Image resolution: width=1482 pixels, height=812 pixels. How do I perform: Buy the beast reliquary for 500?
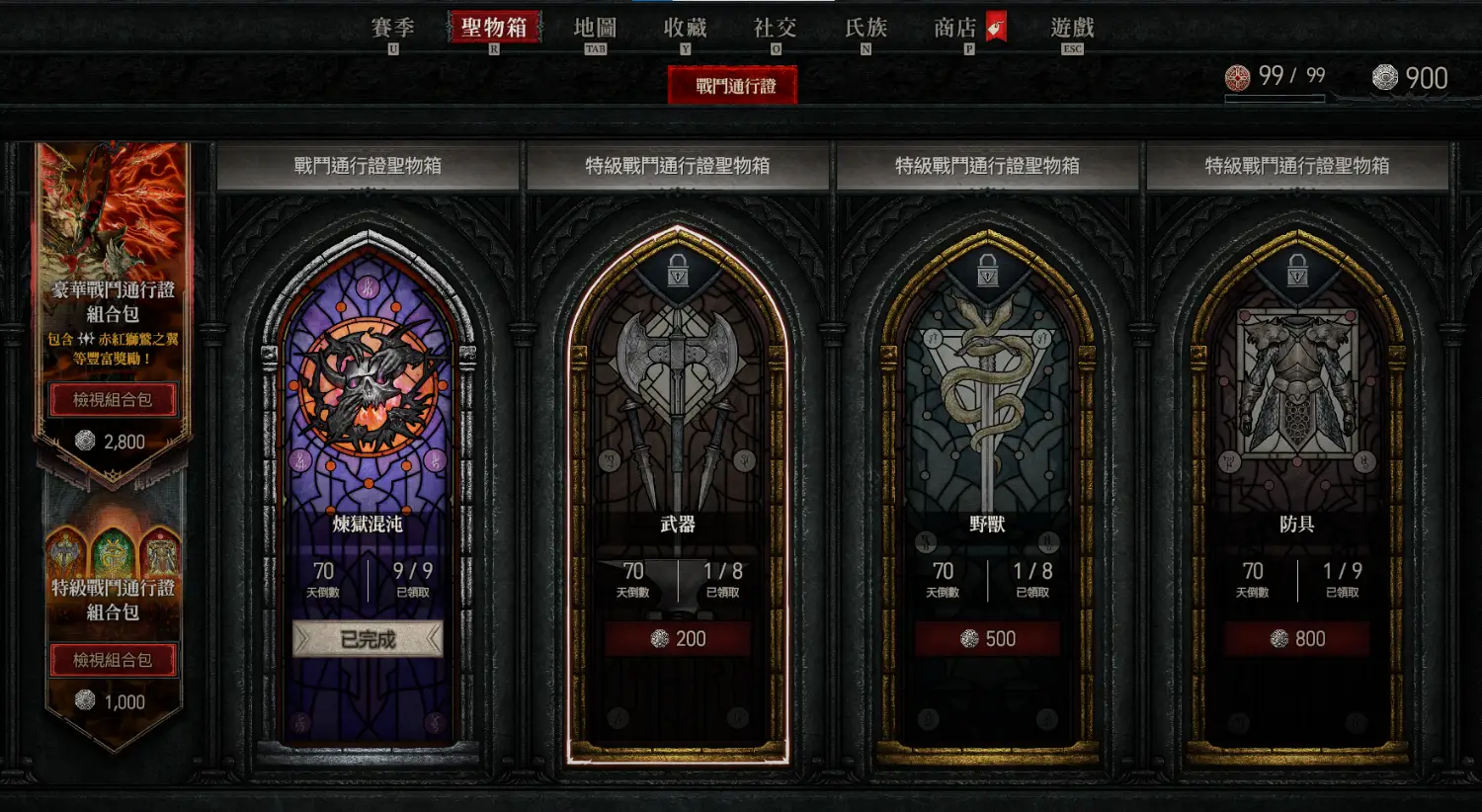(987, 639)
